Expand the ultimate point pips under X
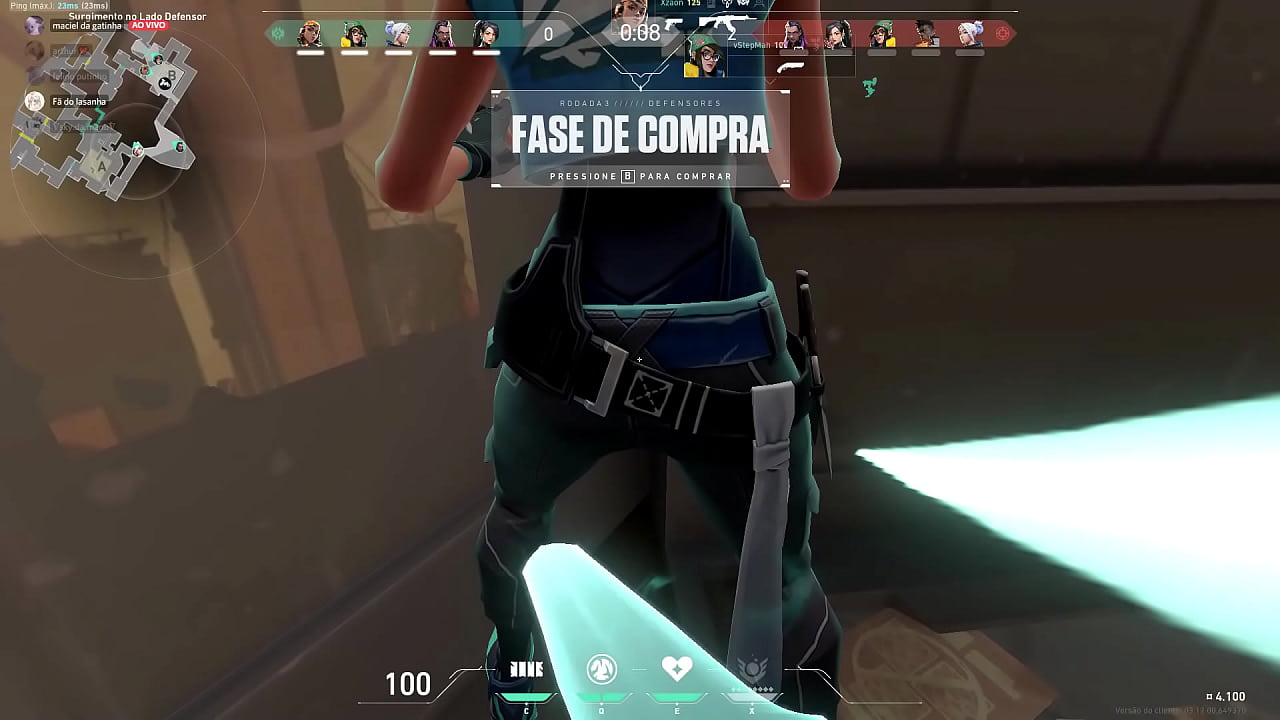Screen dimensions: 1280x720 (x=753, y=688)
